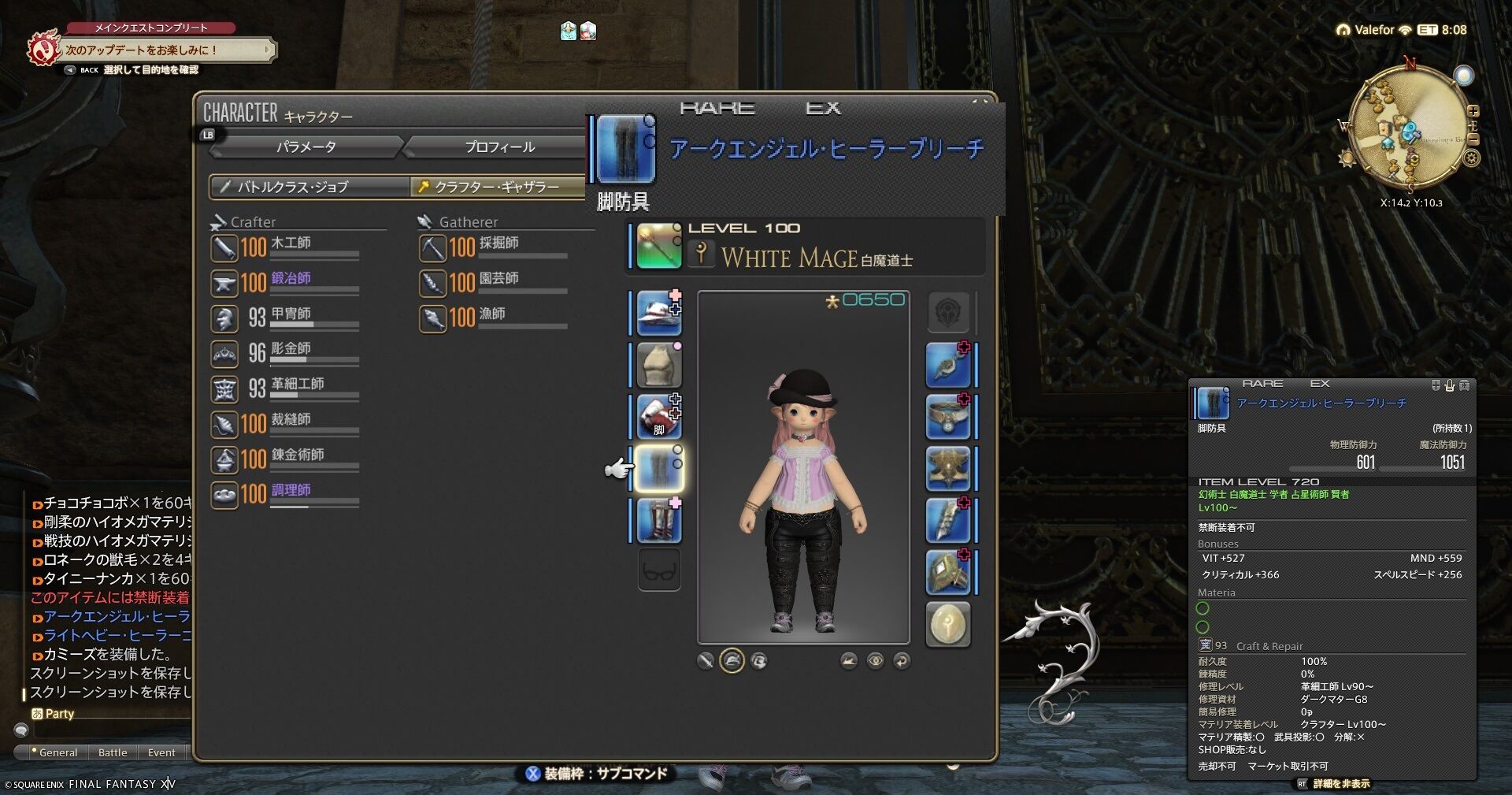Switch to the Battle chat tab
The image size is (1512, 795).
pos(113,752)
